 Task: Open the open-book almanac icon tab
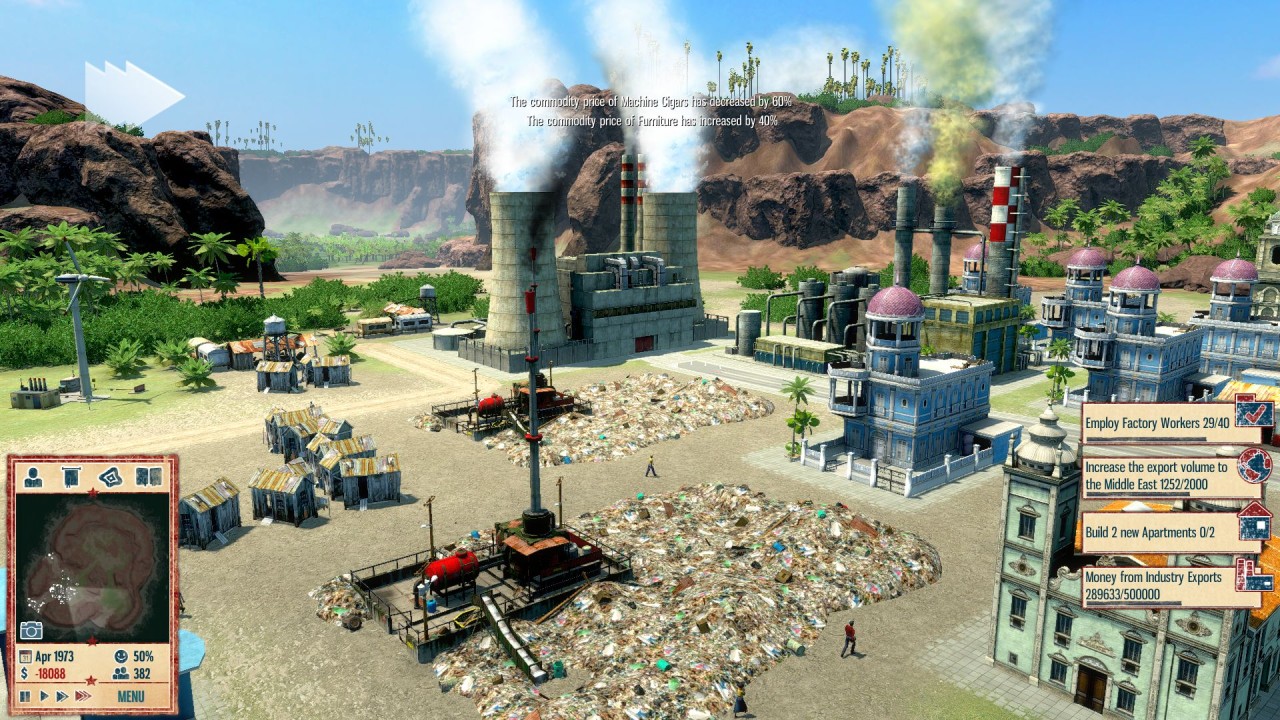tap(148, 477)
